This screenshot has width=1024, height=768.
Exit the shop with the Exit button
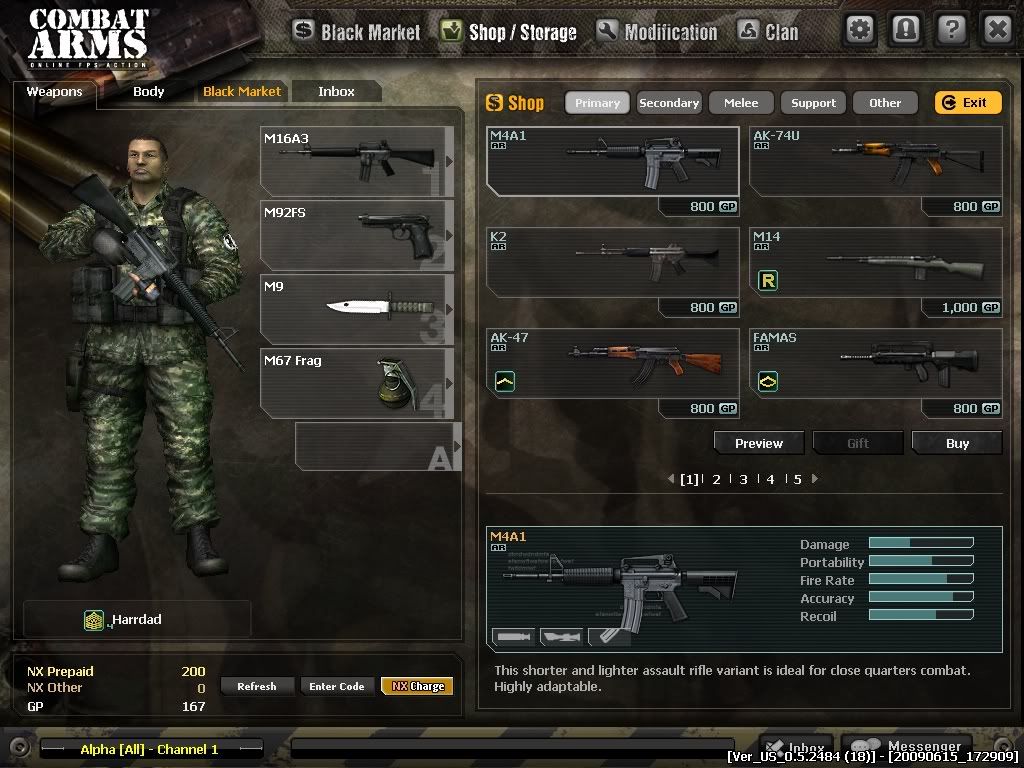(x=967, y=103)
